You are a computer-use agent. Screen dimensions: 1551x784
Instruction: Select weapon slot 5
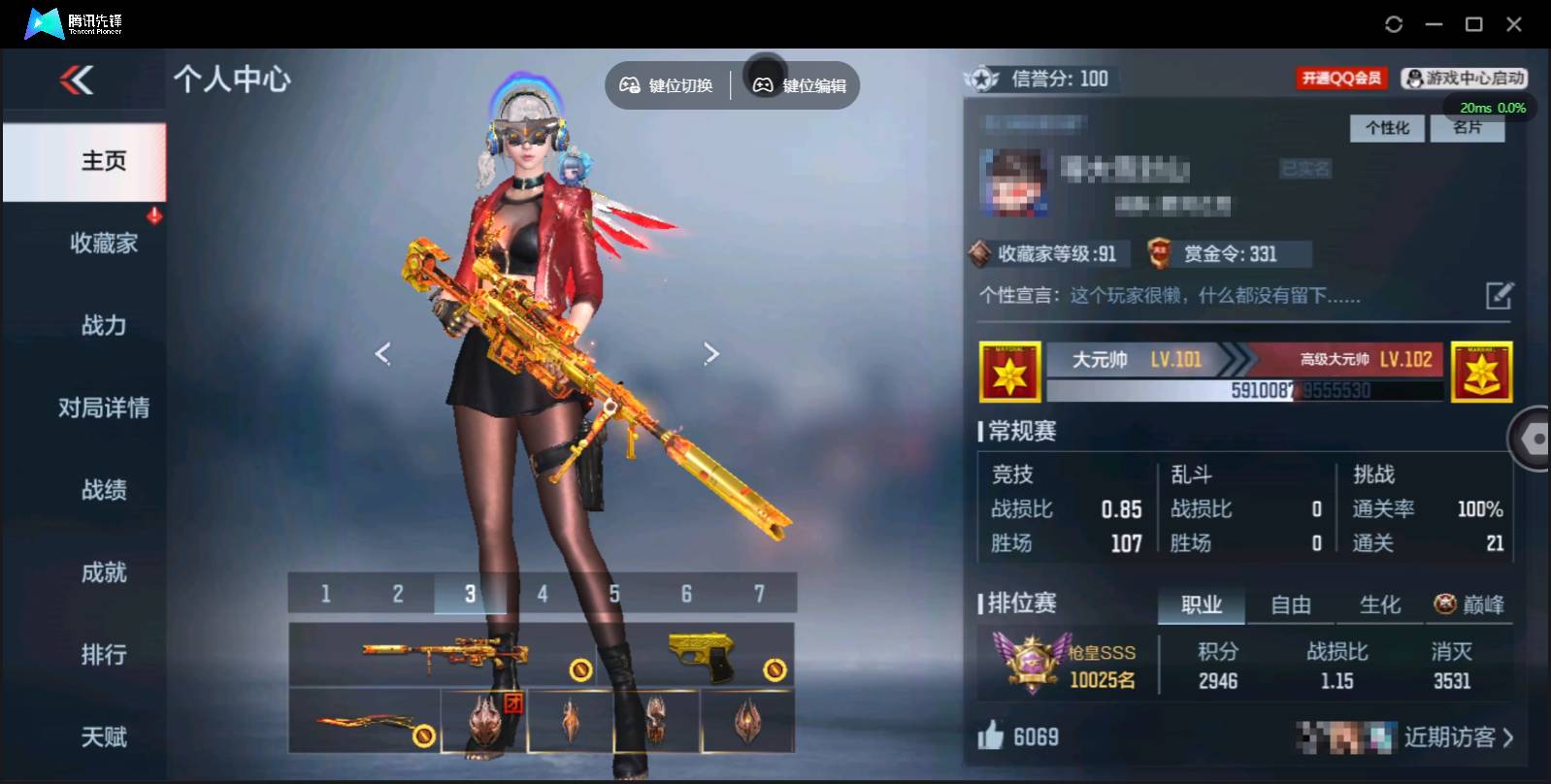click(613, 593)
